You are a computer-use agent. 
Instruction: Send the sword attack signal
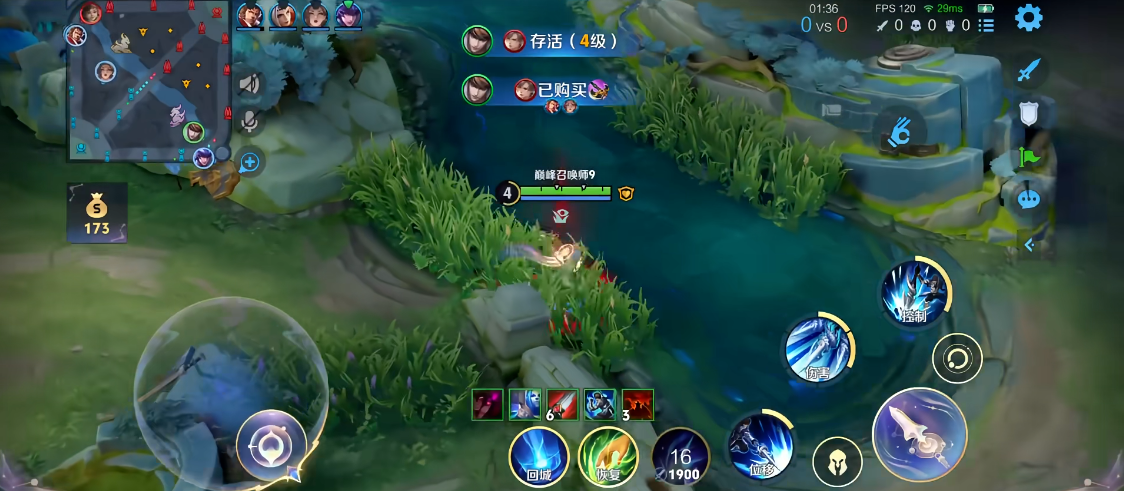(x=1030, y=70)
